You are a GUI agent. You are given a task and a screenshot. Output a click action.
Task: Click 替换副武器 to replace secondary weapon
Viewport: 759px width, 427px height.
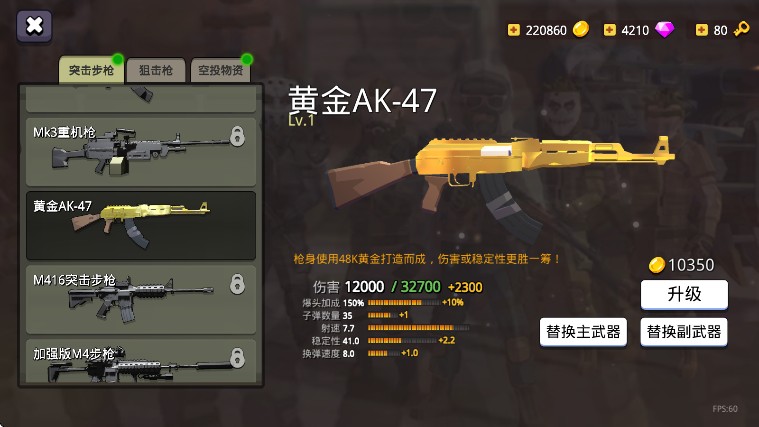[x=684, y=331]
